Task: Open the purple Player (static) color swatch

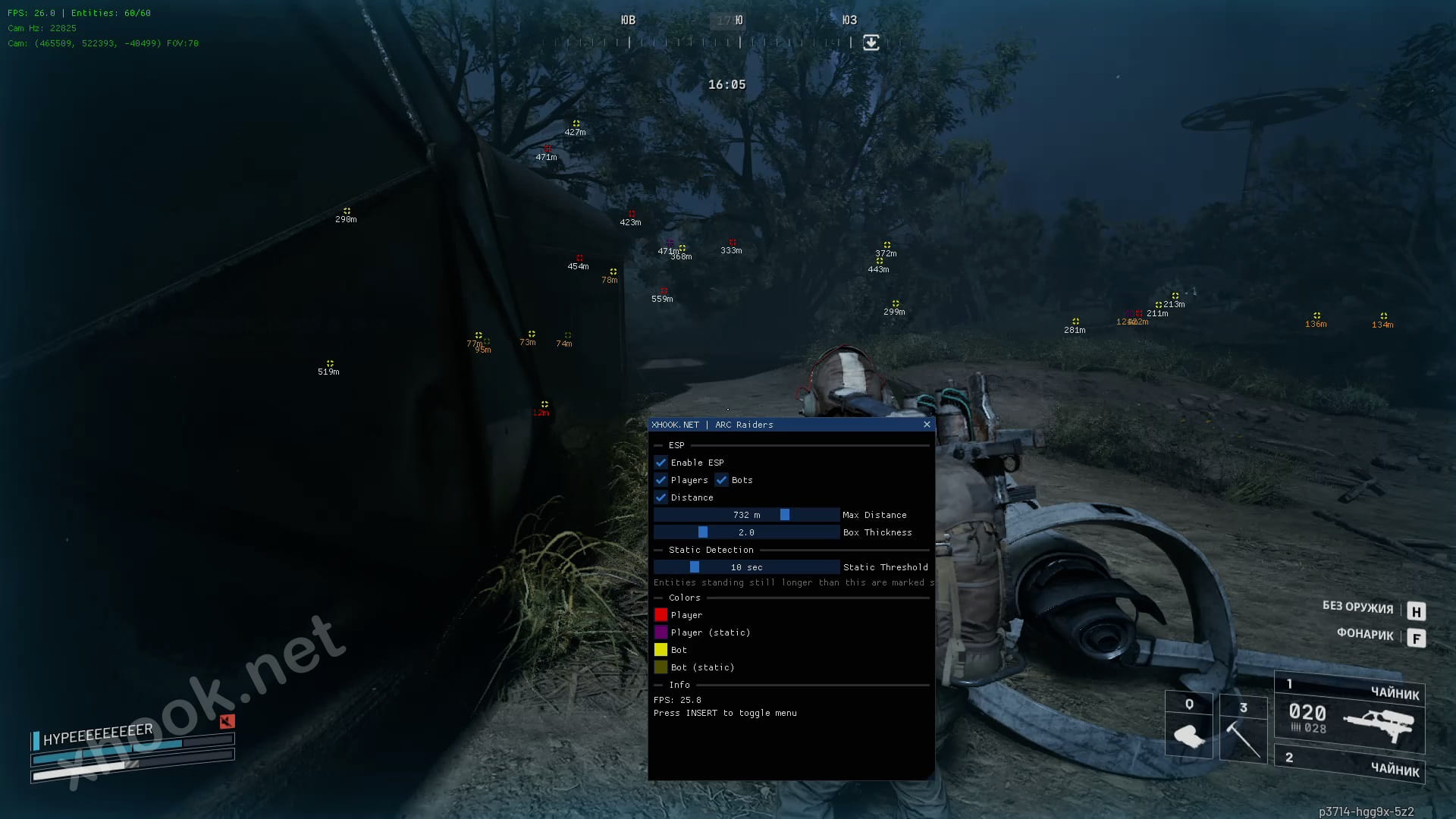Action: coord(661,632)
